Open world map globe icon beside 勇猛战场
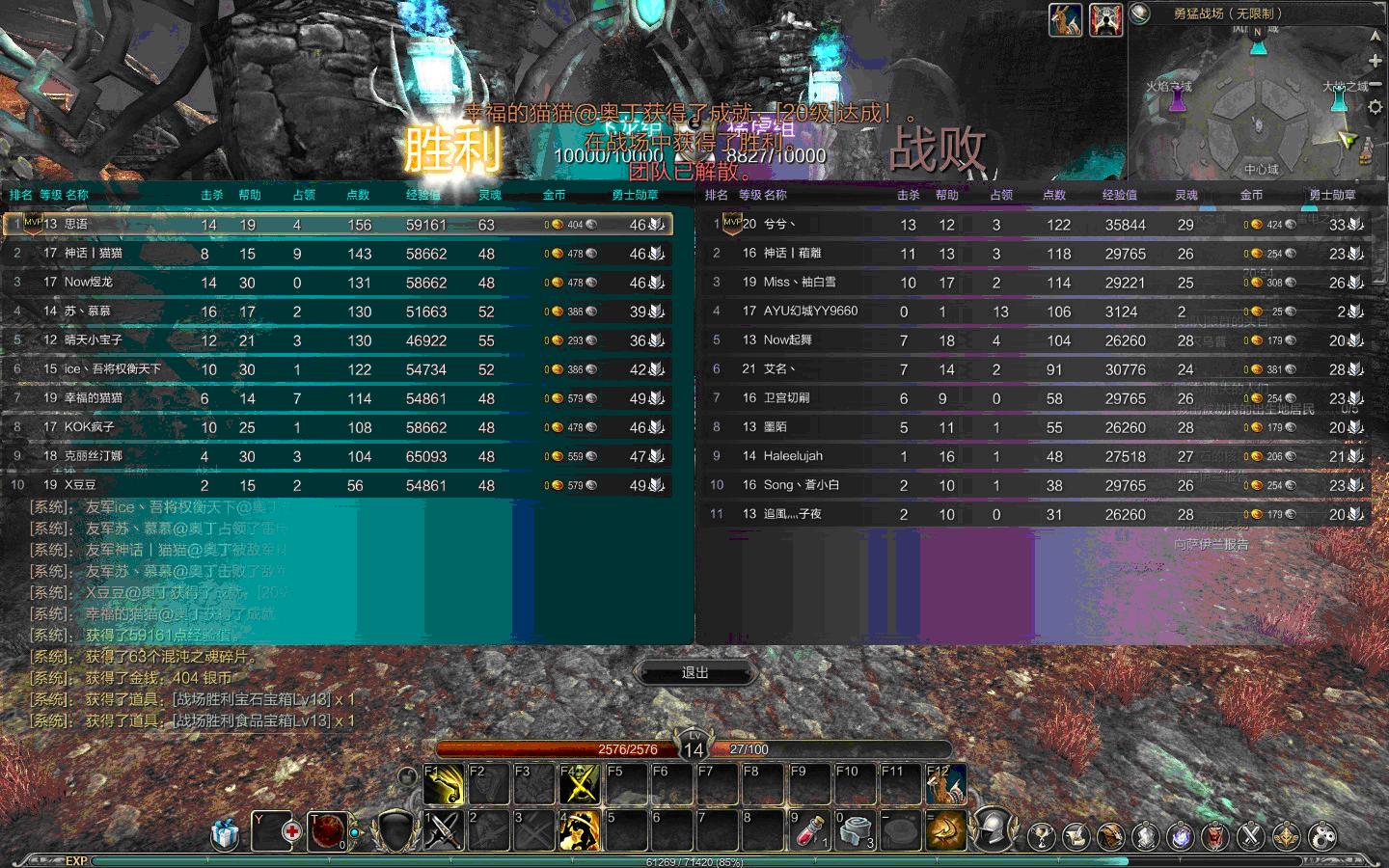 pos(1140,14)
